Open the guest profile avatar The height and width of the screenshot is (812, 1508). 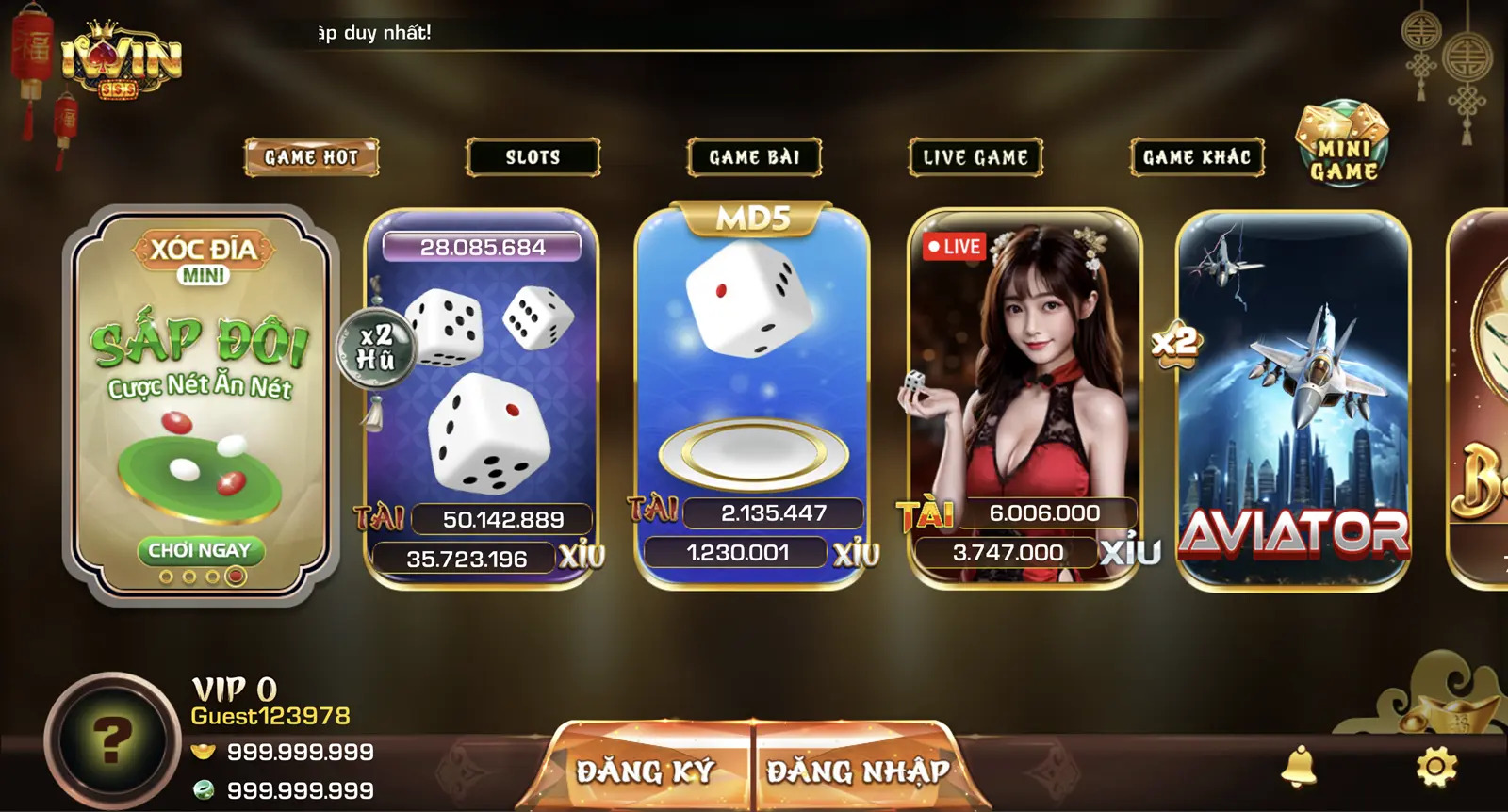112,741
